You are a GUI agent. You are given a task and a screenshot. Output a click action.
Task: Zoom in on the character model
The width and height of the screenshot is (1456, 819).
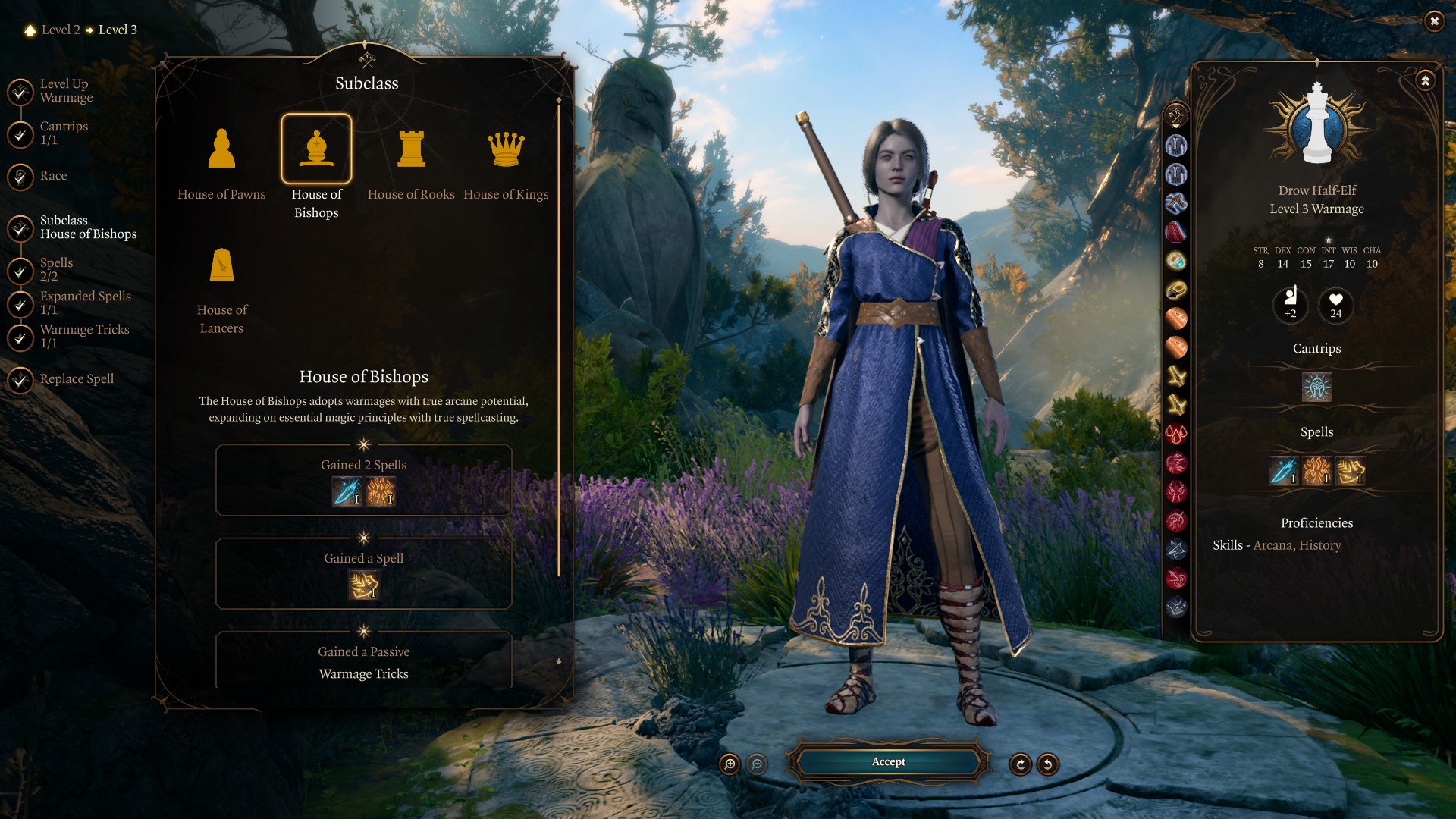pos(730,764)
